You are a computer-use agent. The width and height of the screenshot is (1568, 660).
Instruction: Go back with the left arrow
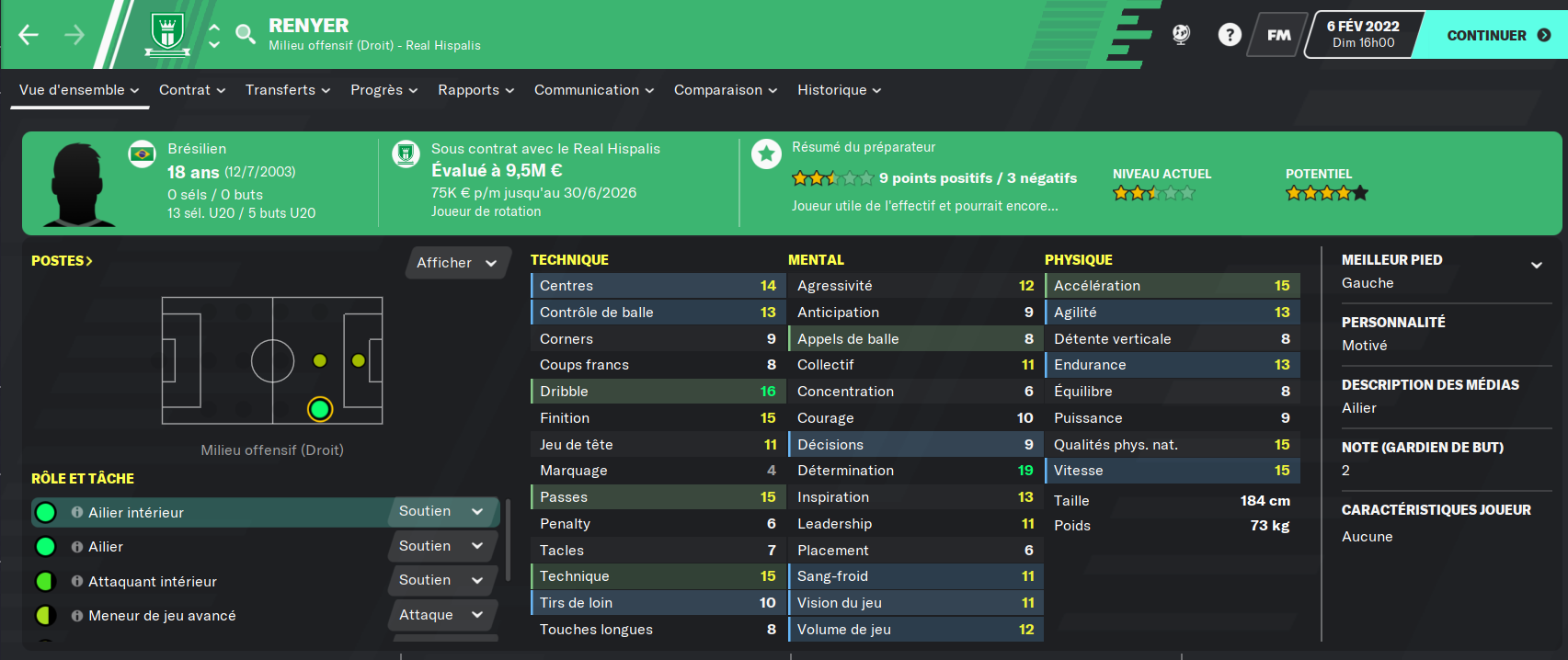tap(29, 35)
